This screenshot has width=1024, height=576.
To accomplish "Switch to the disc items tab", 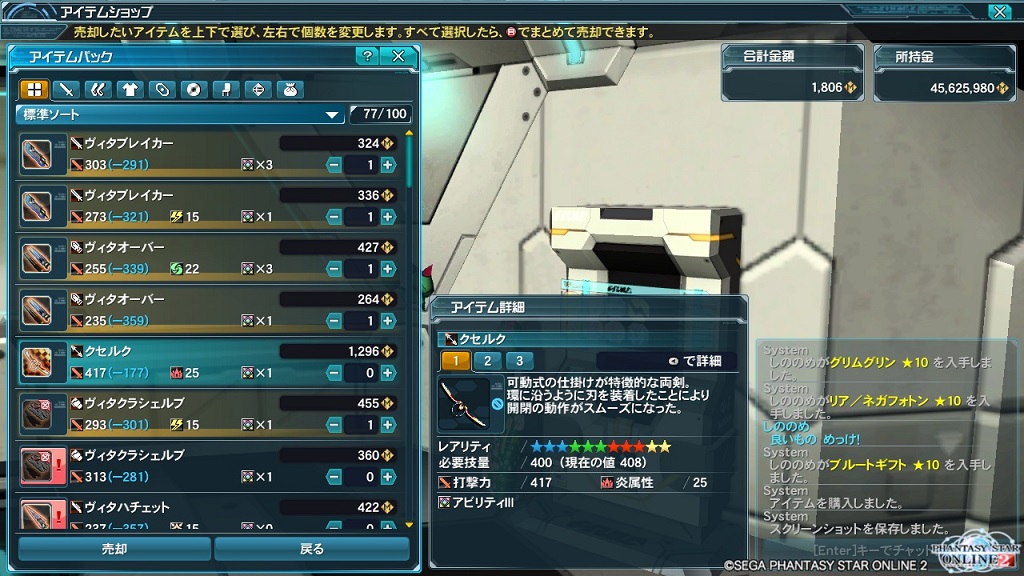I will (x=194, y=89).
